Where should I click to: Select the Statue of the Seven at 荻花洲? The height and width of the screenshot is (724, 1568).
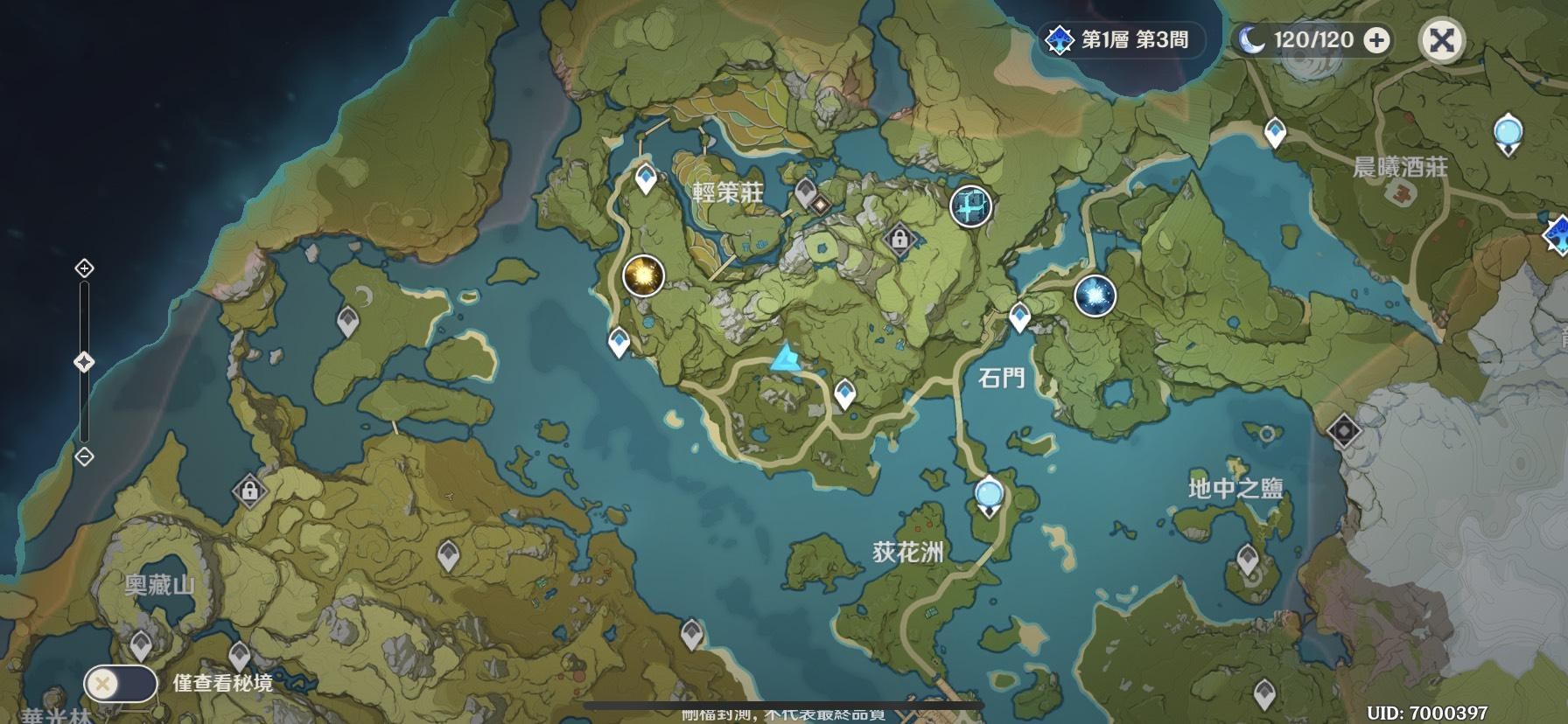[x=989, y=495]
